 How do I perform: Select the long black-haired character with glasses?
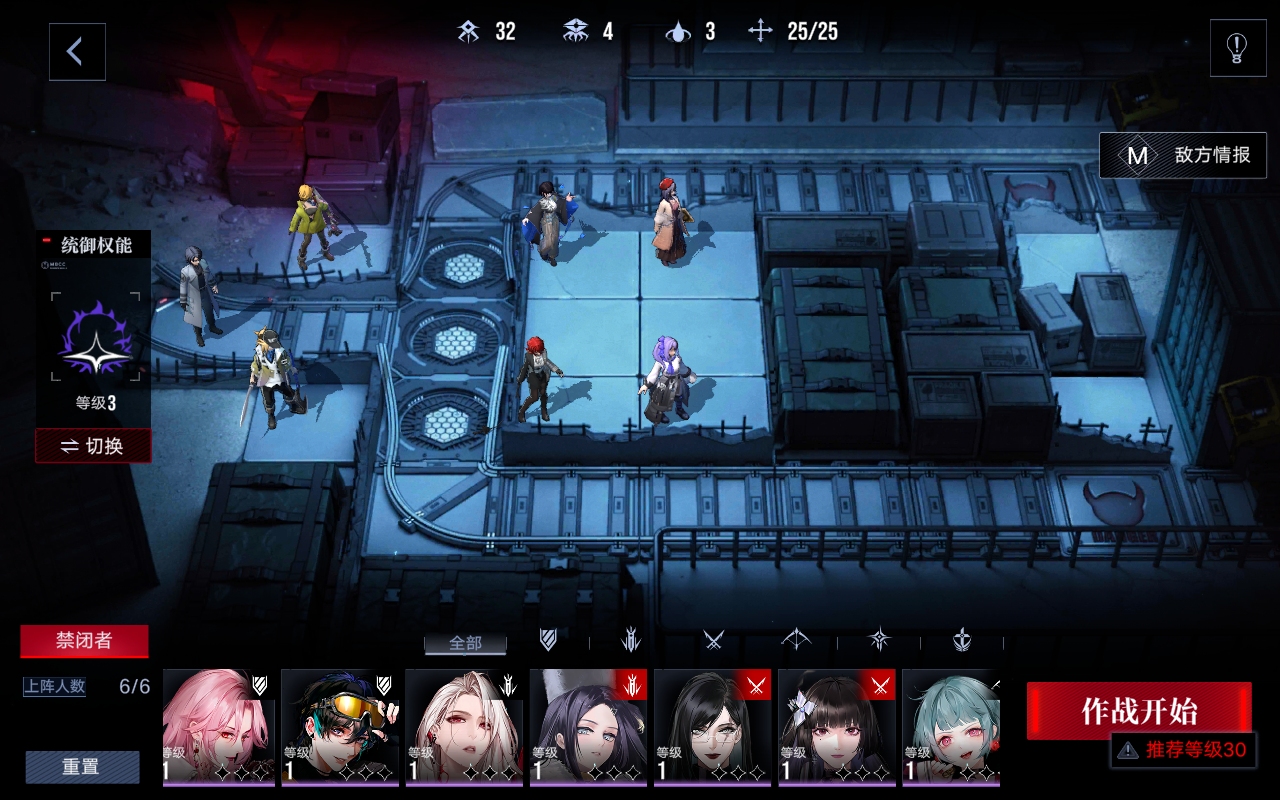(712, 727)
